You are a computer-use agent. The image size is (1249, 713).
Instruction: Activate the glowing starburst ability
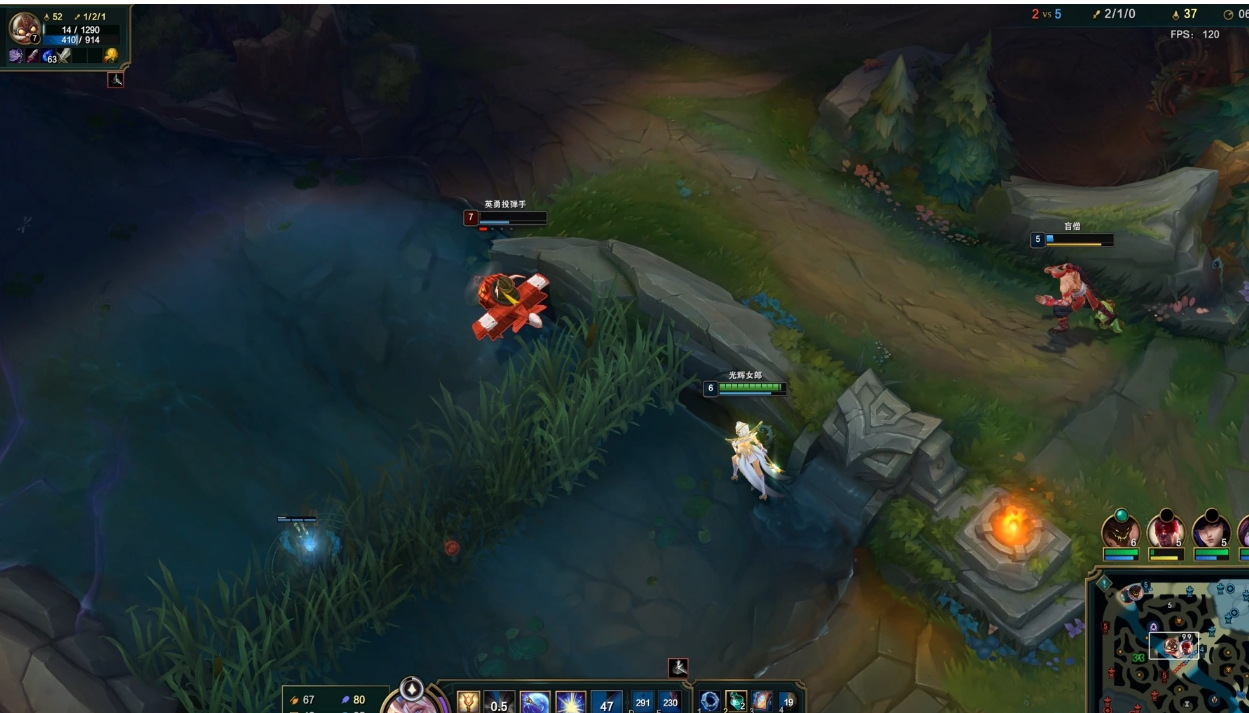click(570, 703)
